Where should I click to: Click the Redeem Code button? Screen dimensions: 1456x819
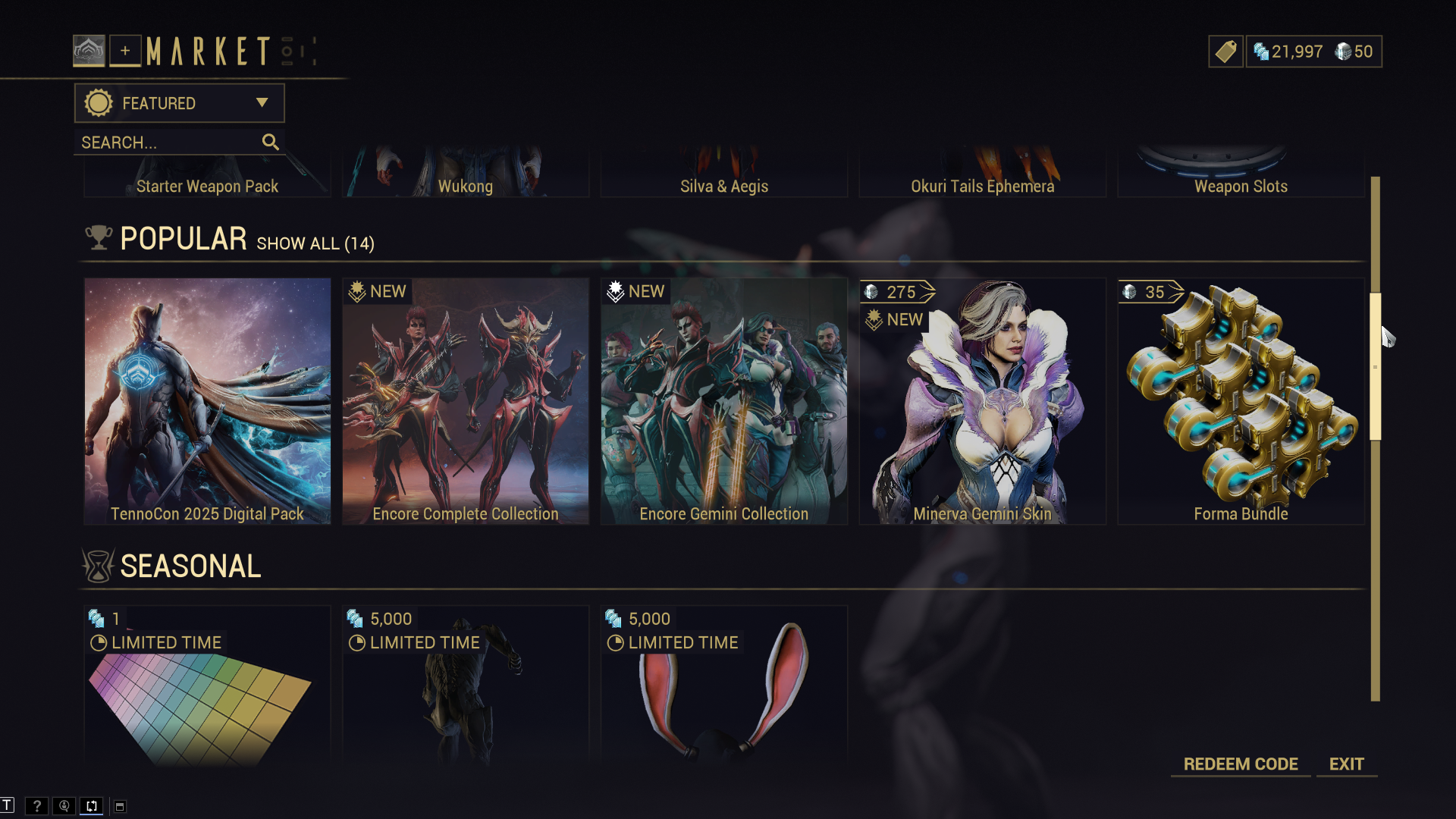click(1241, 764)
